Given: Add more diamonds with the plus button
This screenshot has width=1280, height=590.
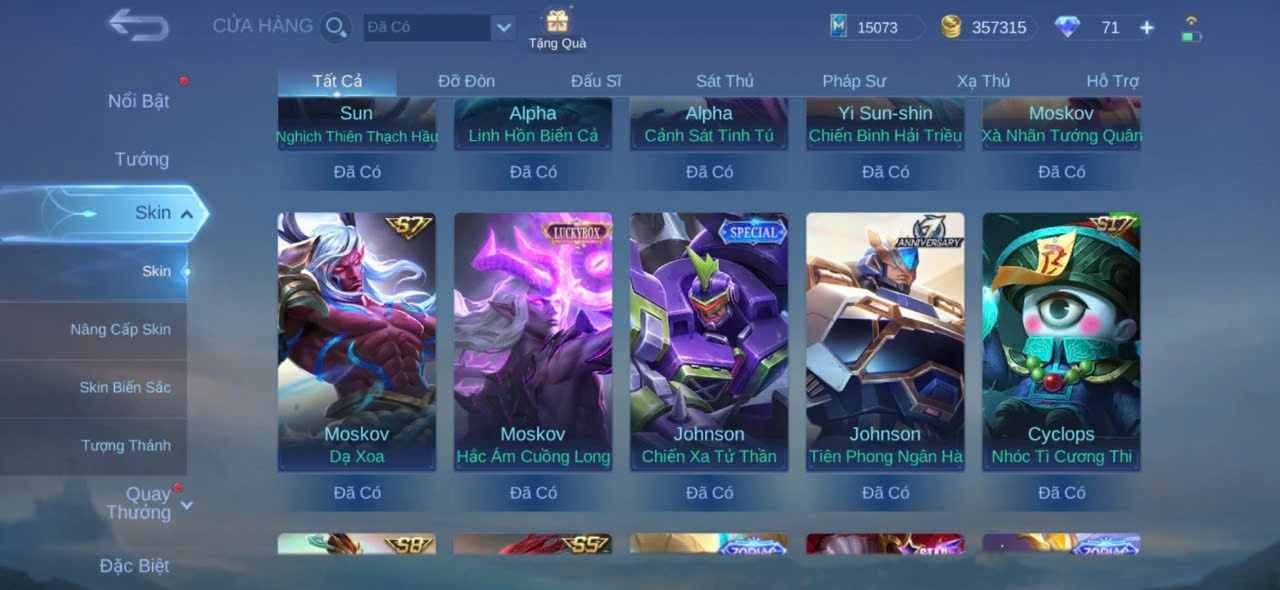Looking at the screenshot, I should point(1147,28).
